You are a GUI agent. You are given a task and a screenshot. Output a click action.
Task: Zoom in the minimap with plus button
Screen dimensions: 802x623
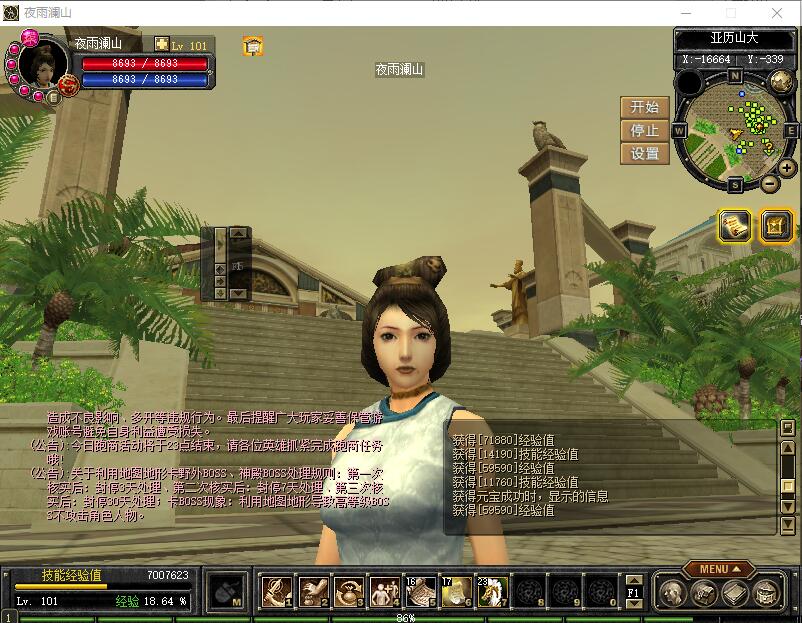coord(787,168)
